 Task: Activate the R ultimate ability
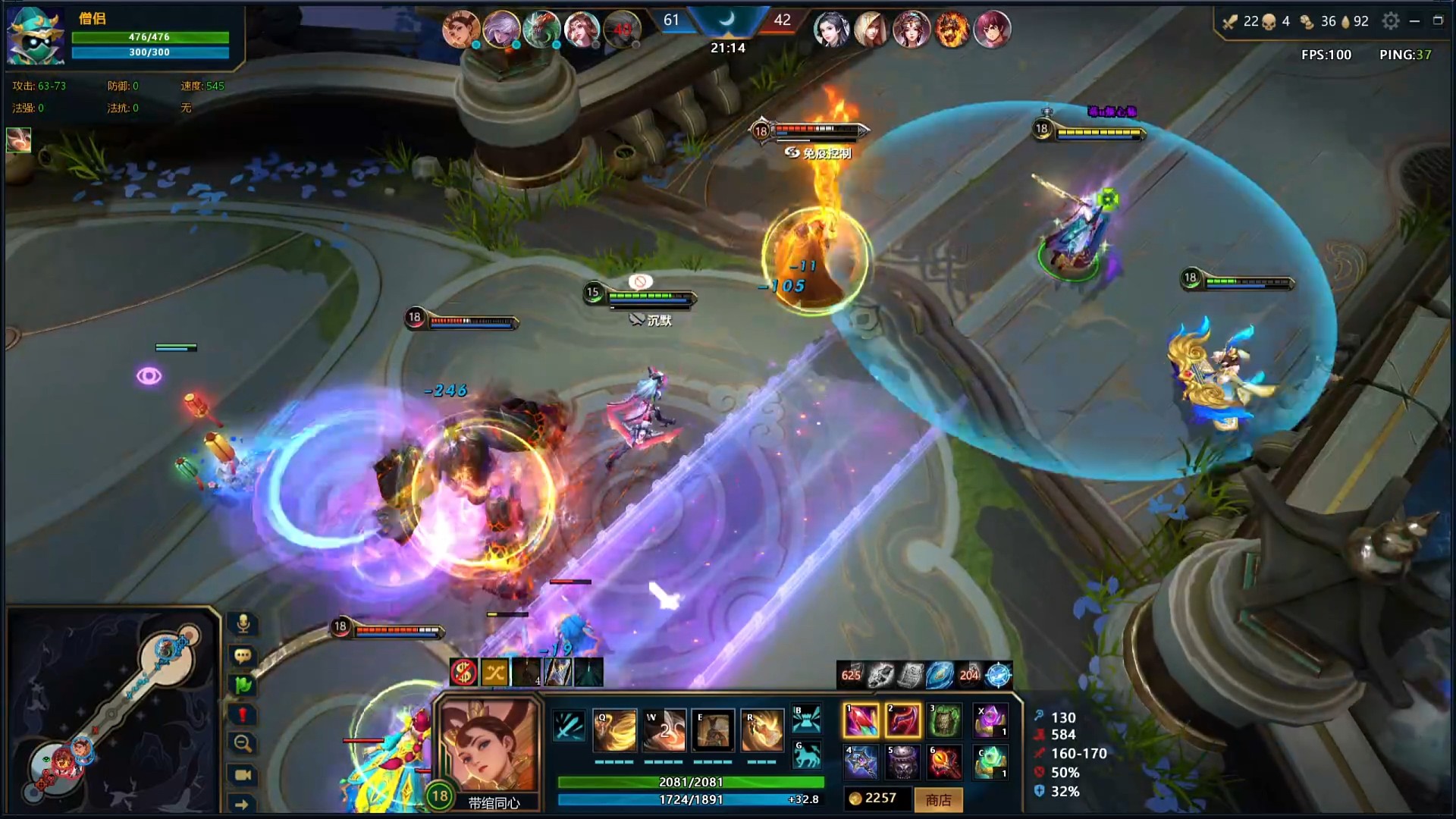pos(762,730)
